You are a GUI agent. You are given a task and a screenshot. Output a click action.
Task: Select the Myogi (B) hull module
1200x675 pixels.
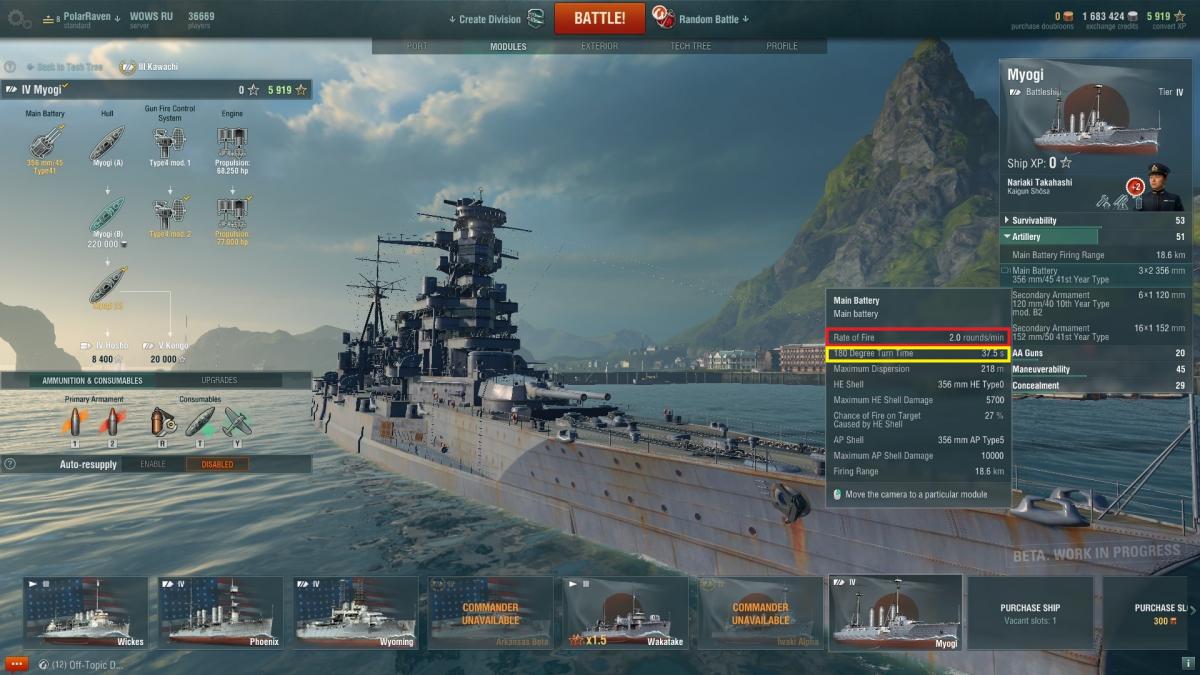[106, 214]
